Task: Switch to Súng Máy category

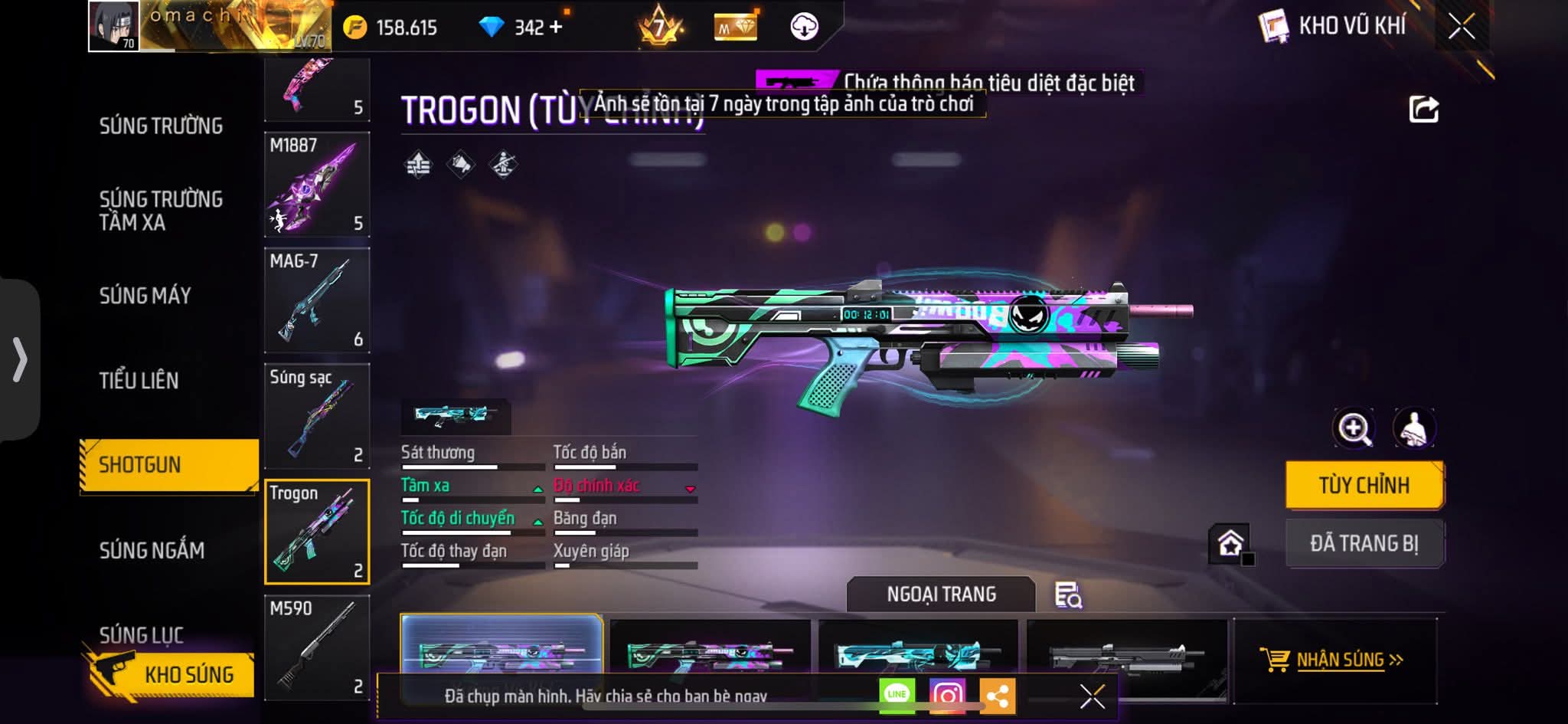Action: click(x=145, y=295)
